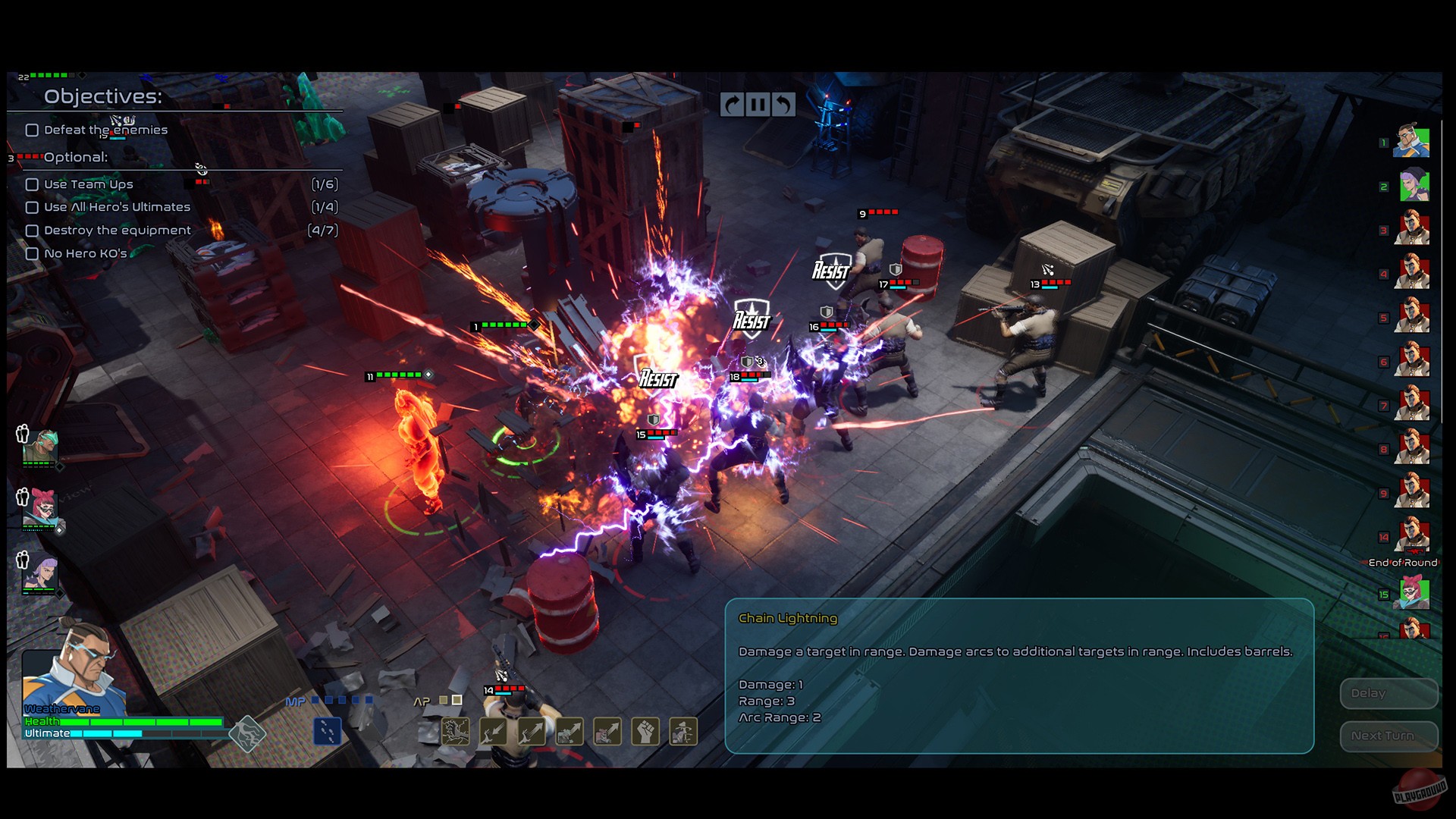Viewport: 1456px width, 819px height.
Task: Select turn 1 Weathervane in turn order
Action: tap(1411, 142)
